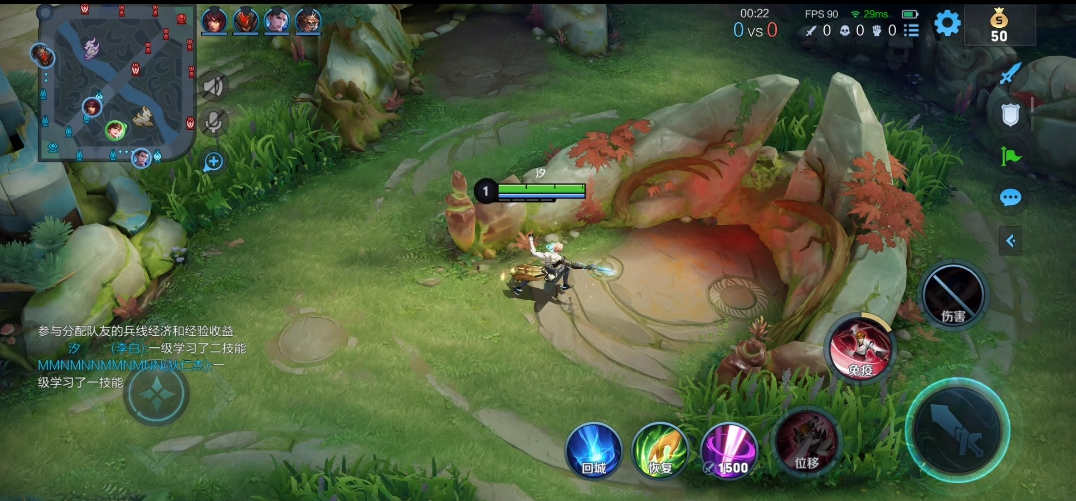Open the minimap

[115, 82]
